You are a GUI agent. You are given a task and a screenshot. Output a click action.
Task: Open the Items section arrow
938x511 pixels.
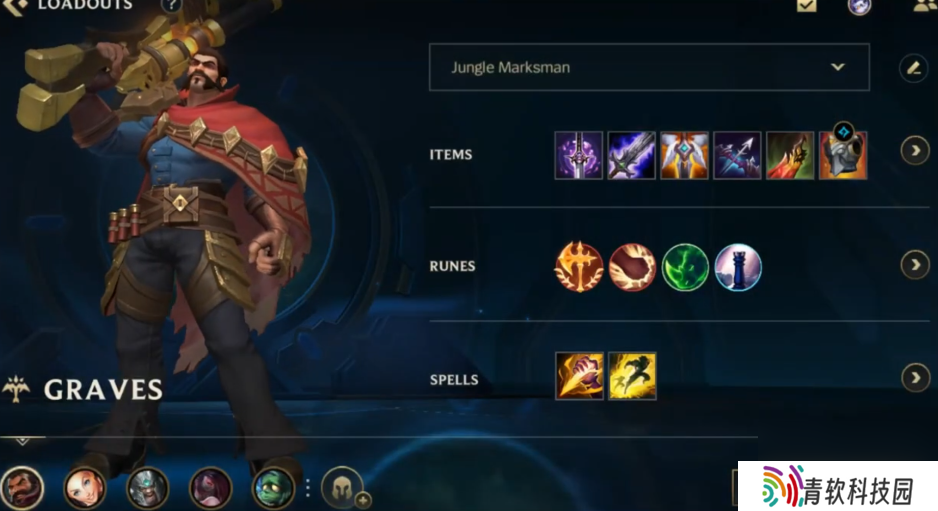click(914, 151)
